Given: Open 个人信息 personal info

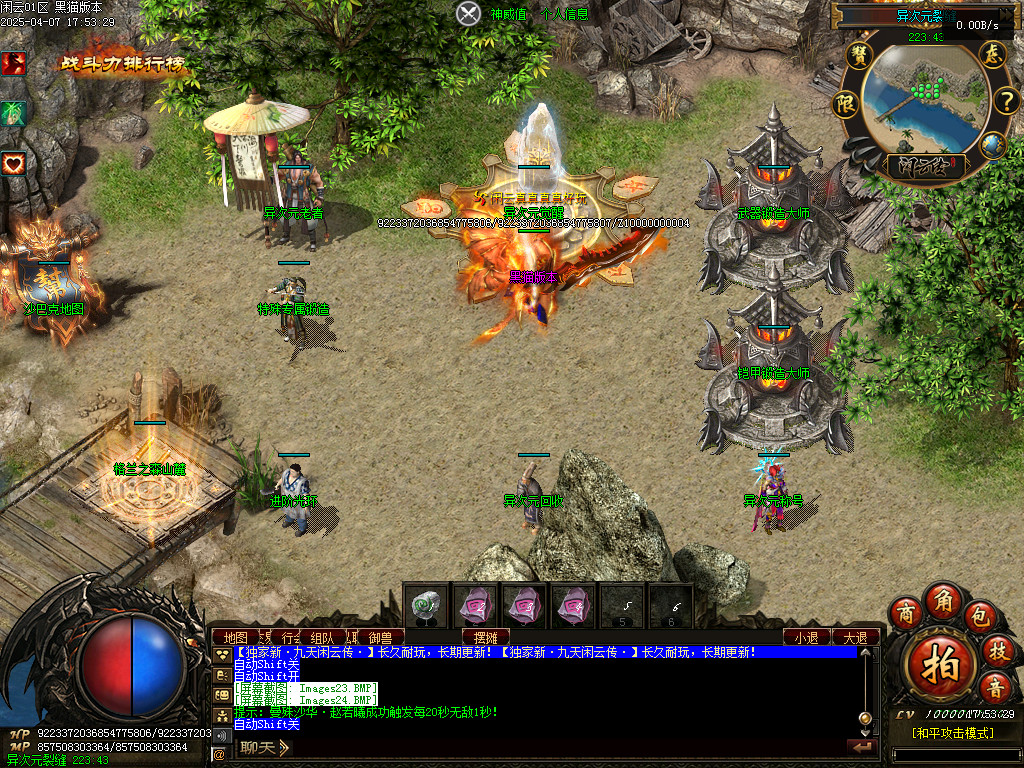Looking at the screenshot, I should (564, 14).
